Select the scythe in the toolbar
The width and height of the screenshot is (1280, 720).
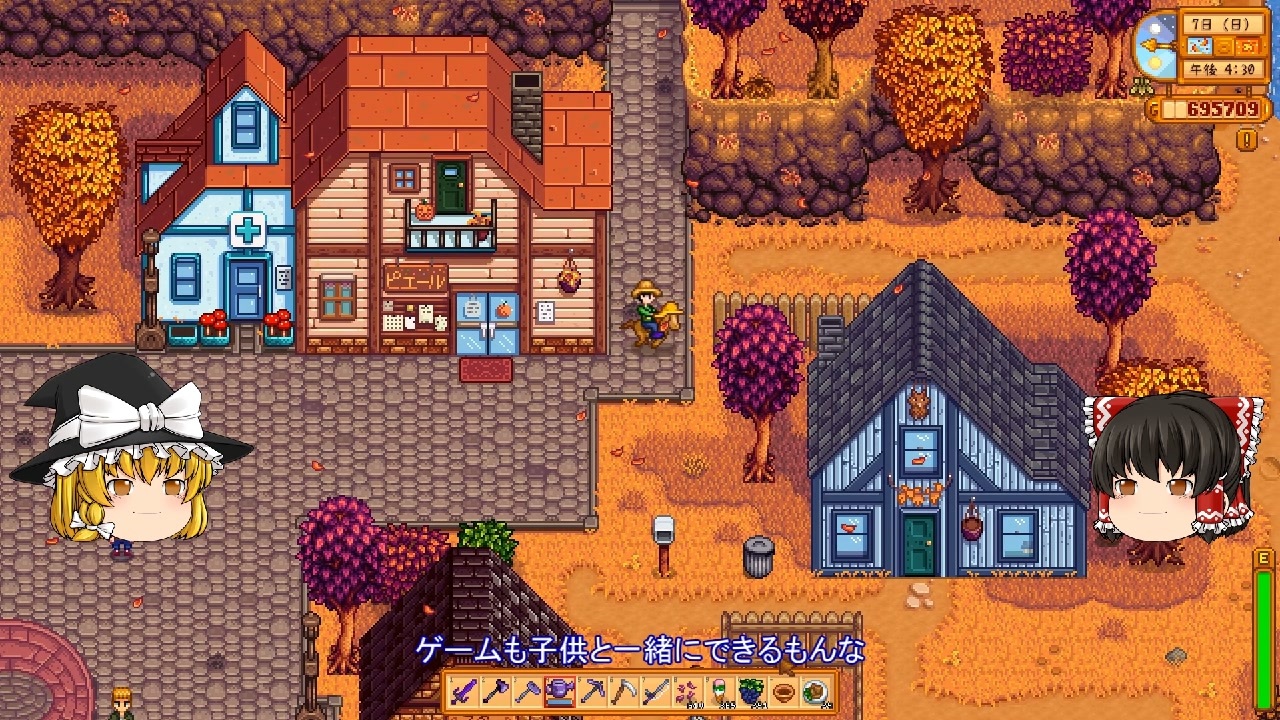point(623,698)
